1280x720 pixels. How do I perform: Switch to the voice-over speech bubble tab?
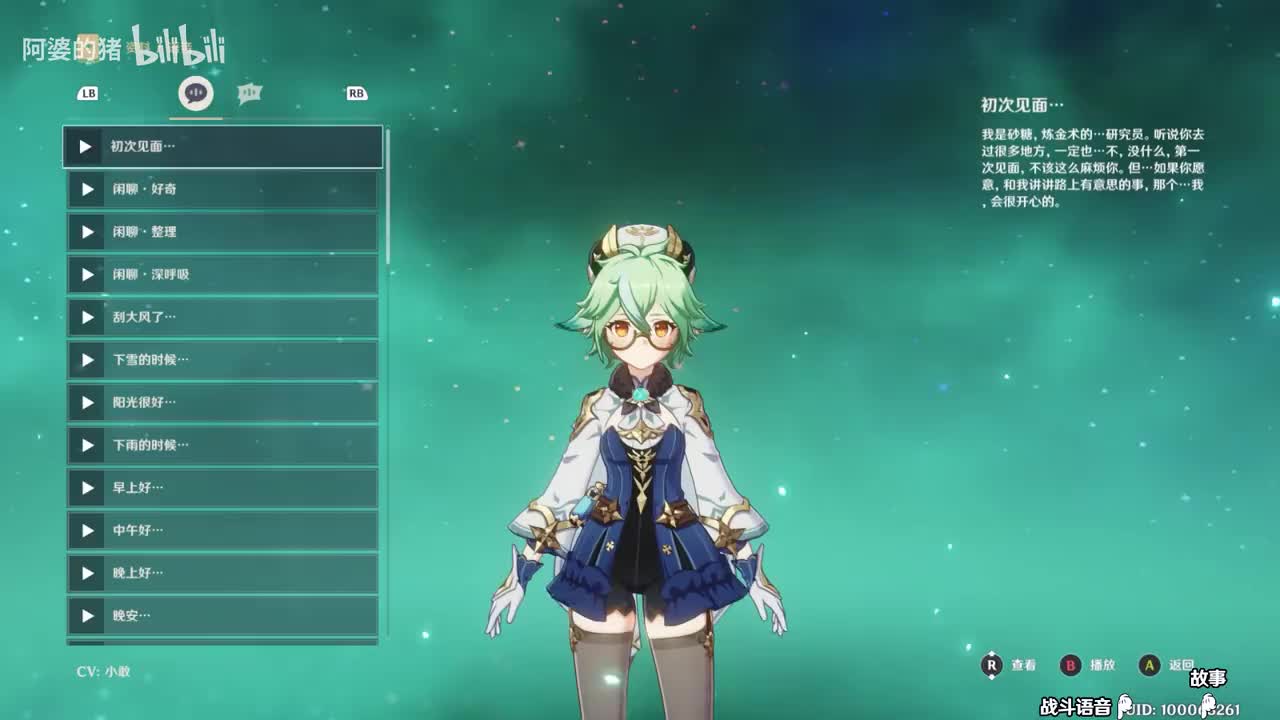point(195,93)
